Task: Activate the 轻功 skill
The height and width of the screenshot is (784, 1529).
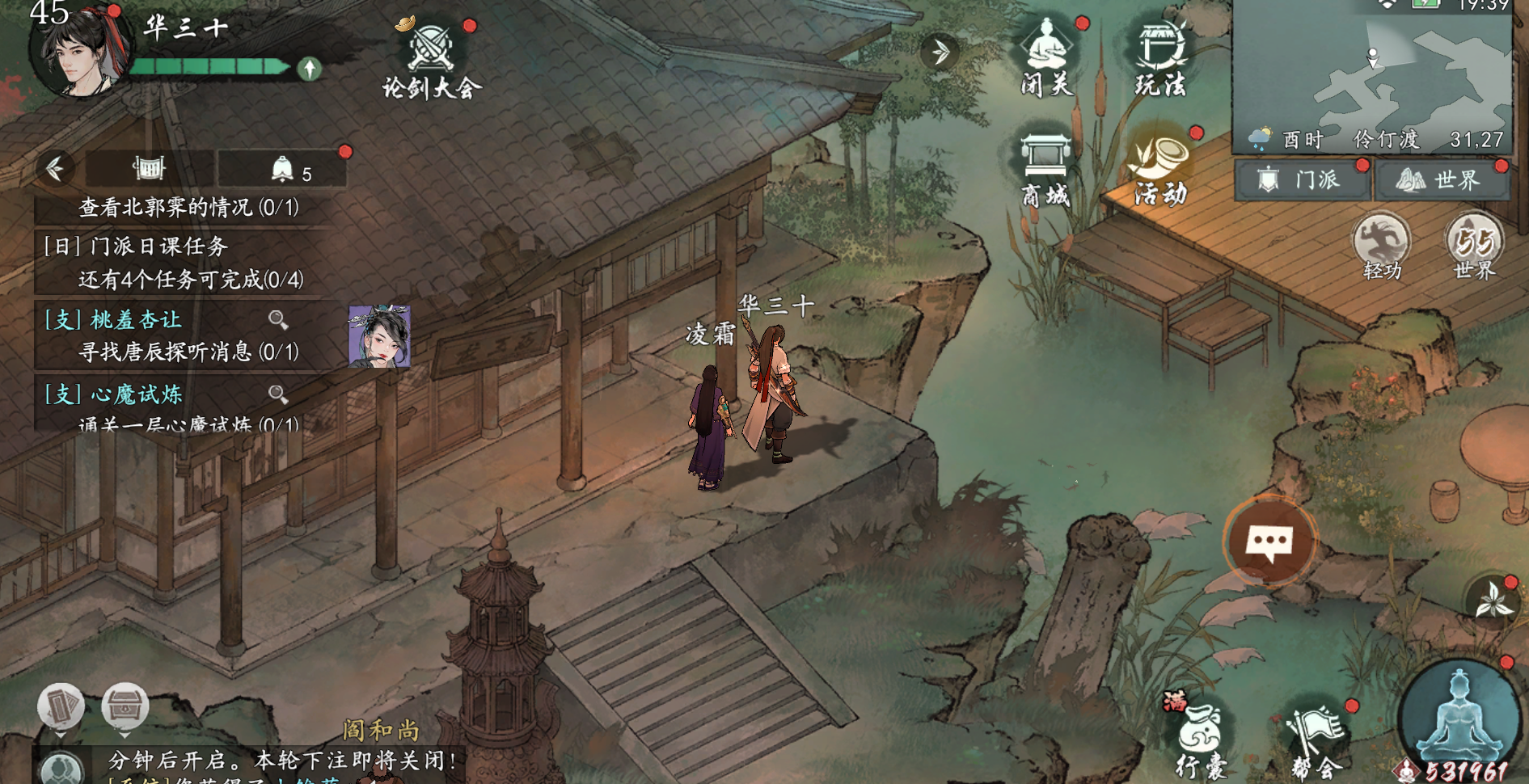Action: tap(1381, 244)
